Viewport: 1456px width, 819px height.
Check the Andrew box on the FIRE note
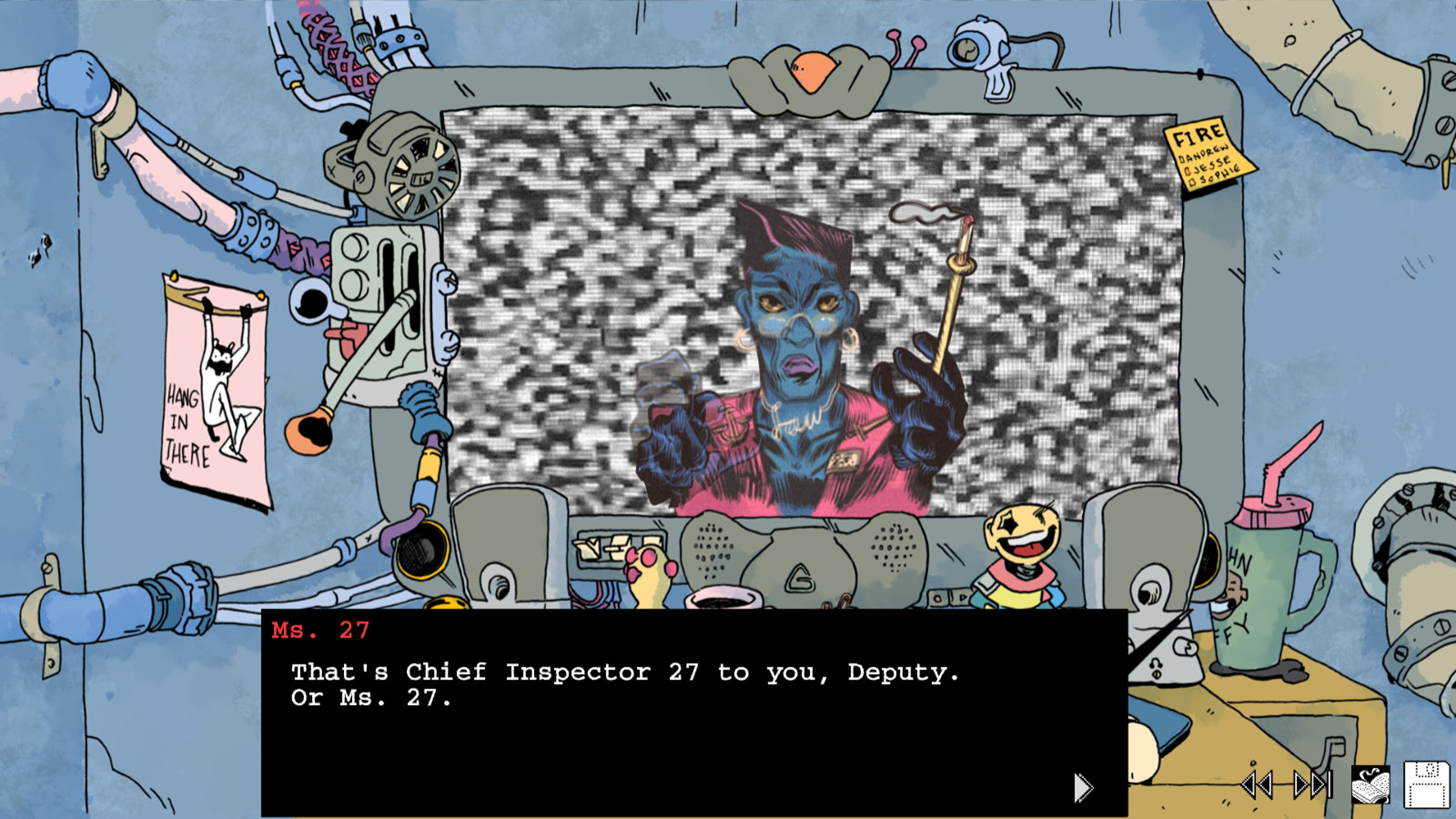pos(1180,157)
